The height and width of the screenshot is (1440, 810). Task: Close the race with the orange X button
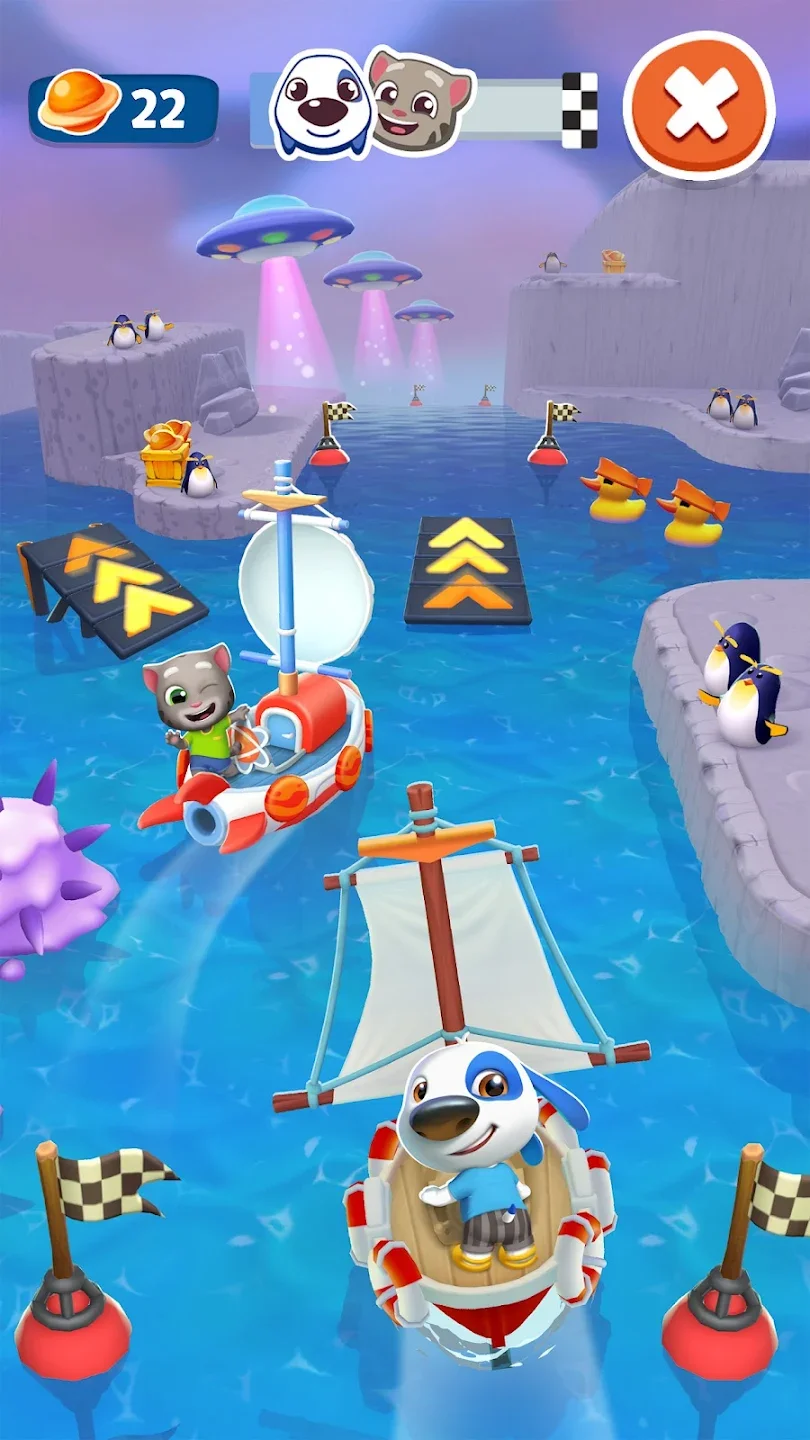699,105
